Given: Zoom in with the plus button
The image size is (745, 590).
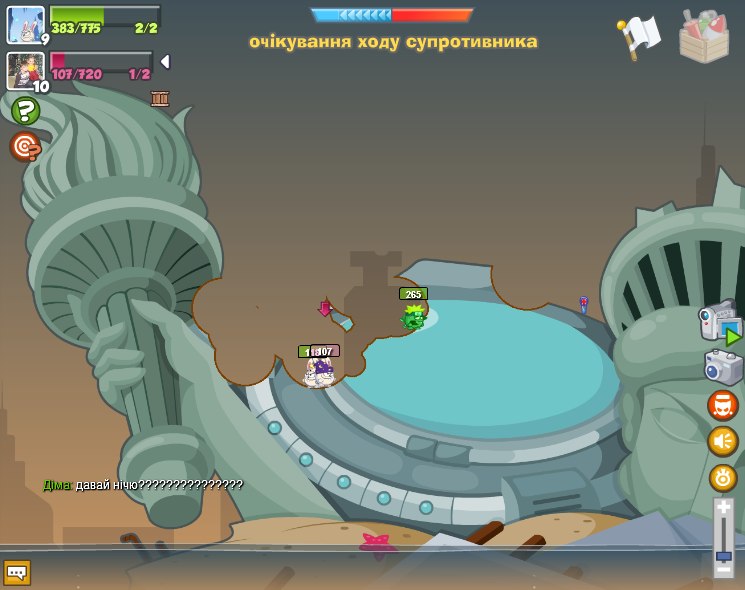Looking at the screenshot, I should point(724,508).
